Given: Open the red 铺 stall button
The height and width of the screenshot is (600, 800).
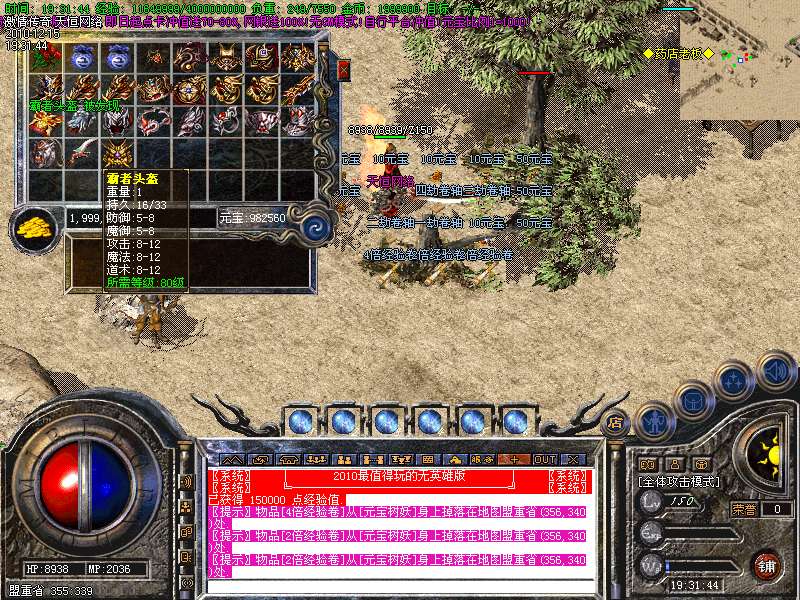Looking at the screenshot, I should (x=766, y=565).
